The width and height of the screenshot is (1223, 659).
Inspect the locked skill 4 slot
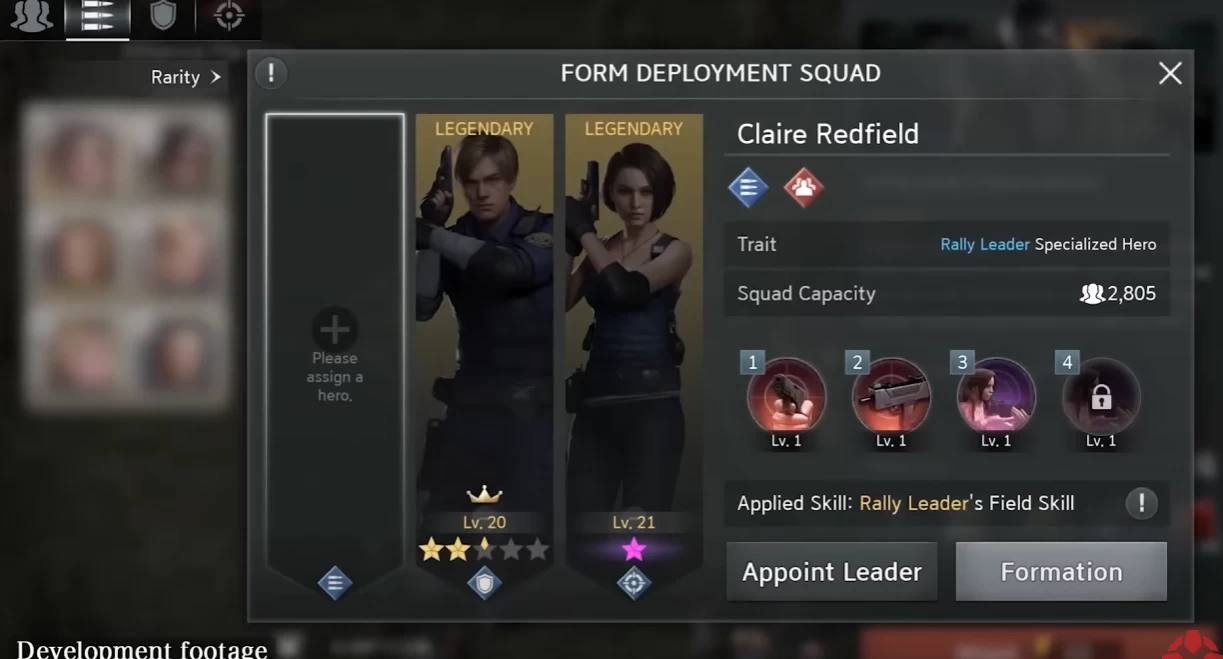[x=1101, y=397]
